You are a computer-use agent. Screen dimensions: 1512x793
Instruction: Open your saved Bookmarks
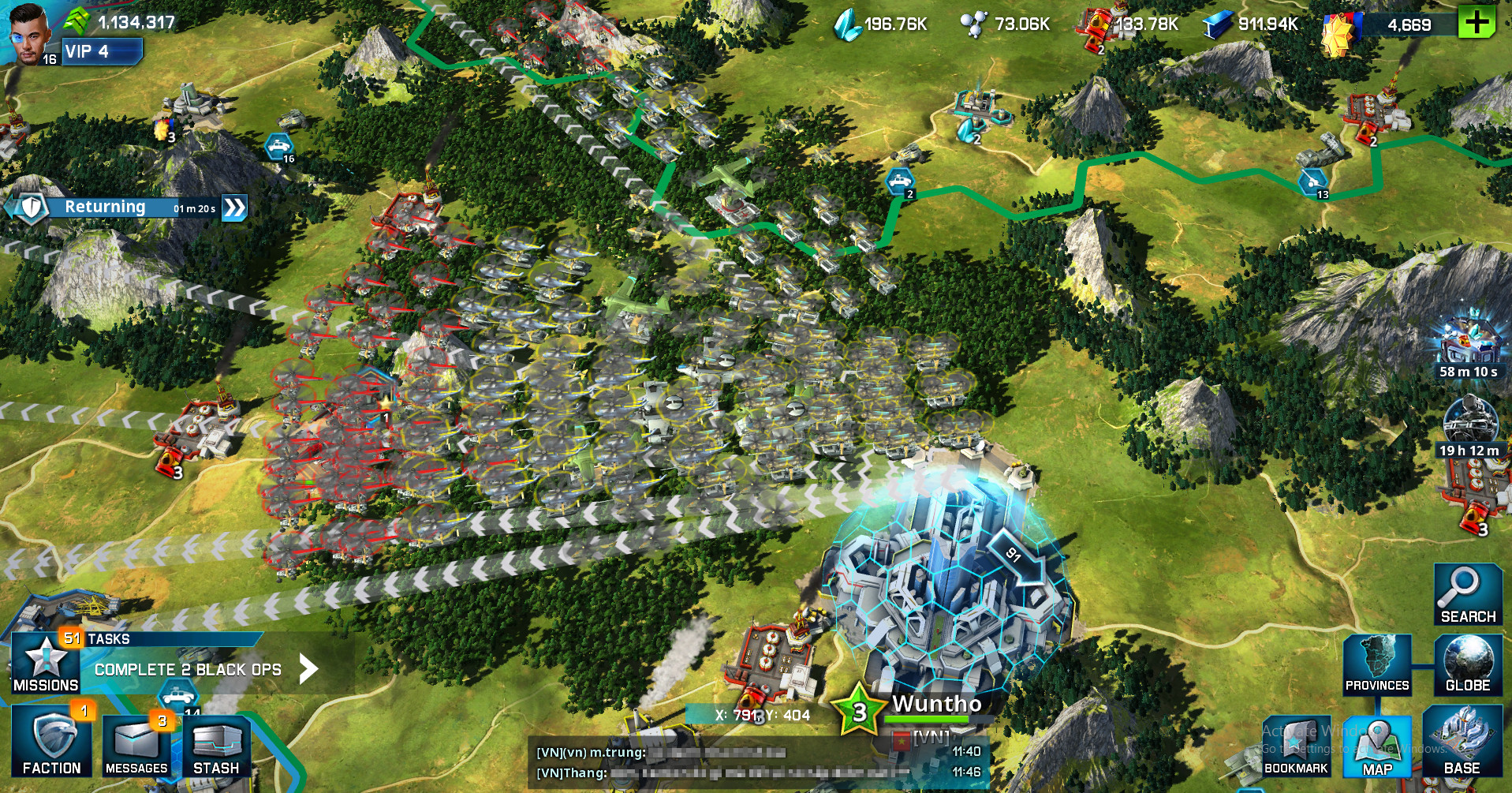pyautogui.click(x=1297, y=746)
